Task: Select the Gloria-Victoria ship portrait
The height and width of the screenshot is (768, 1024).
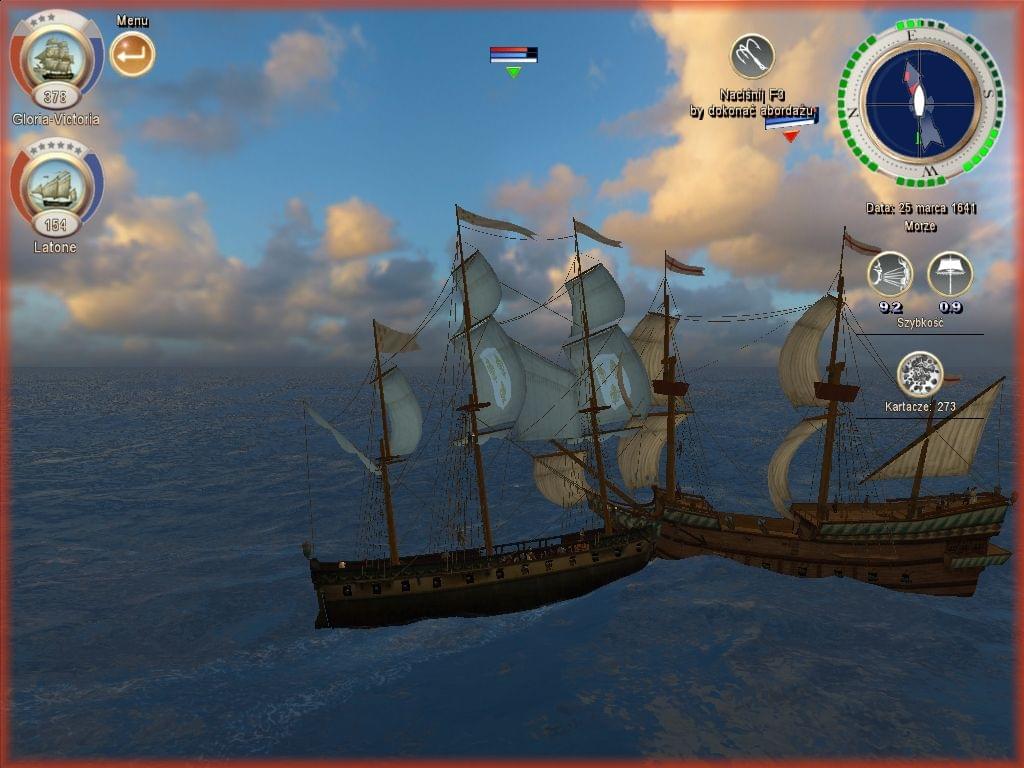Action: tap(56, 59)
